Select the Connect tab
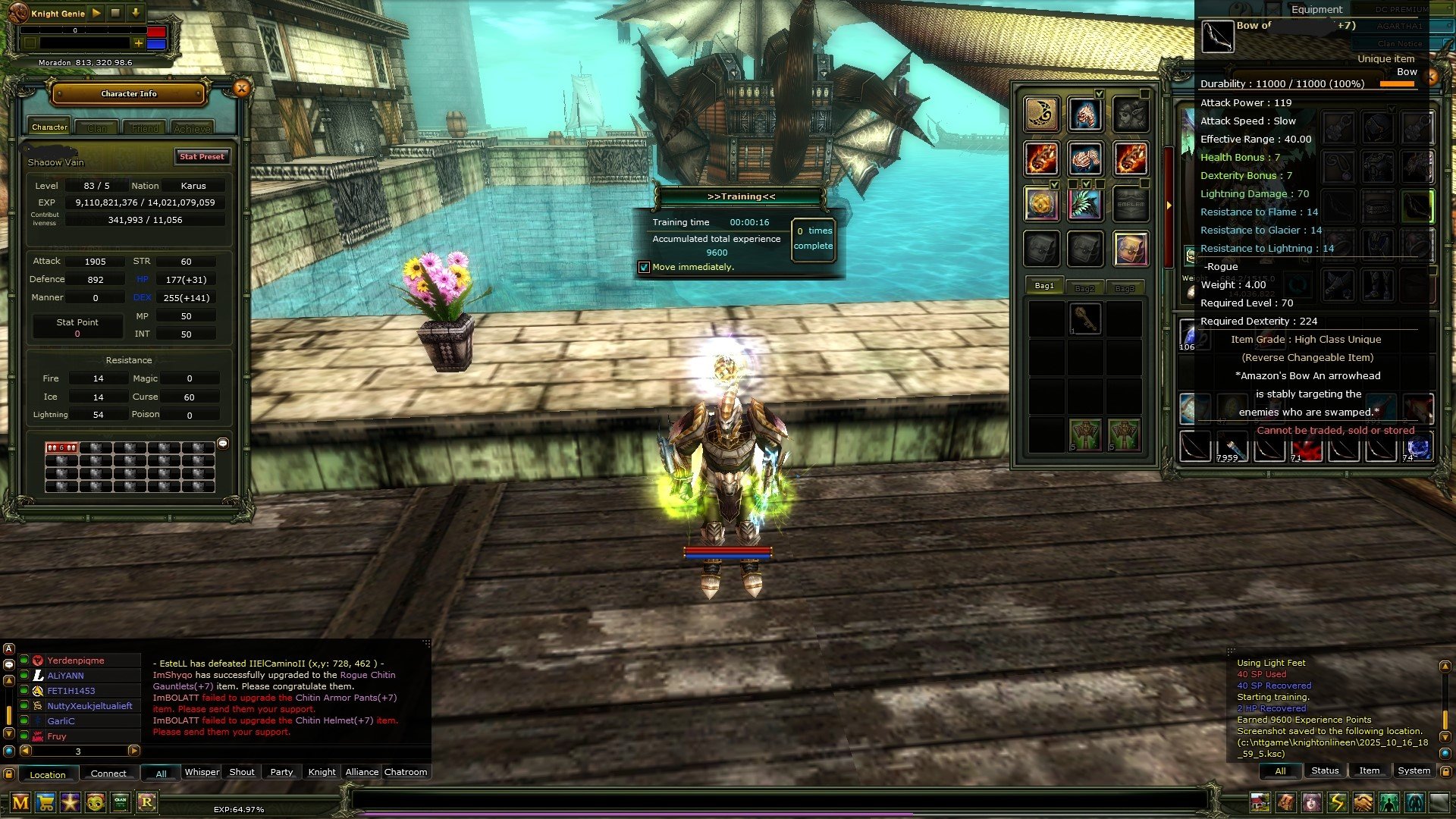 108,773
